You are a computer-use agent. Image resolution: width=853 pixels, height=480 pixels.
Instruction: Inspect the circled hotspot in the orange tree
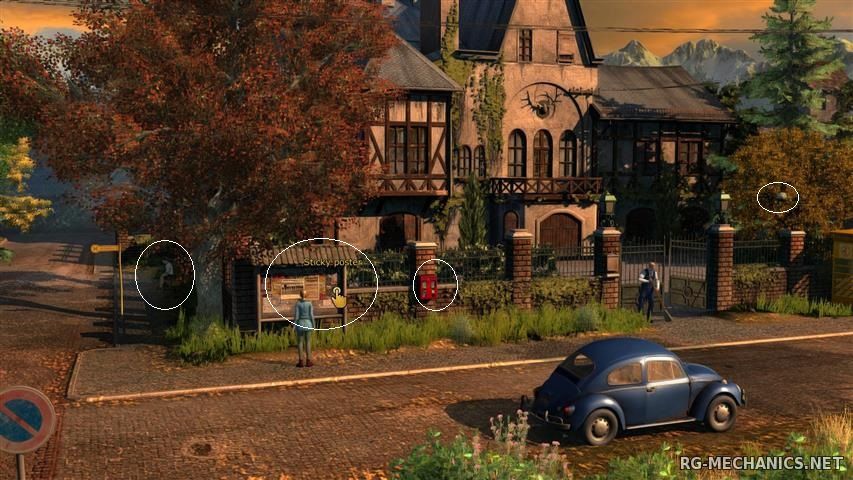(x=778, y=197)
